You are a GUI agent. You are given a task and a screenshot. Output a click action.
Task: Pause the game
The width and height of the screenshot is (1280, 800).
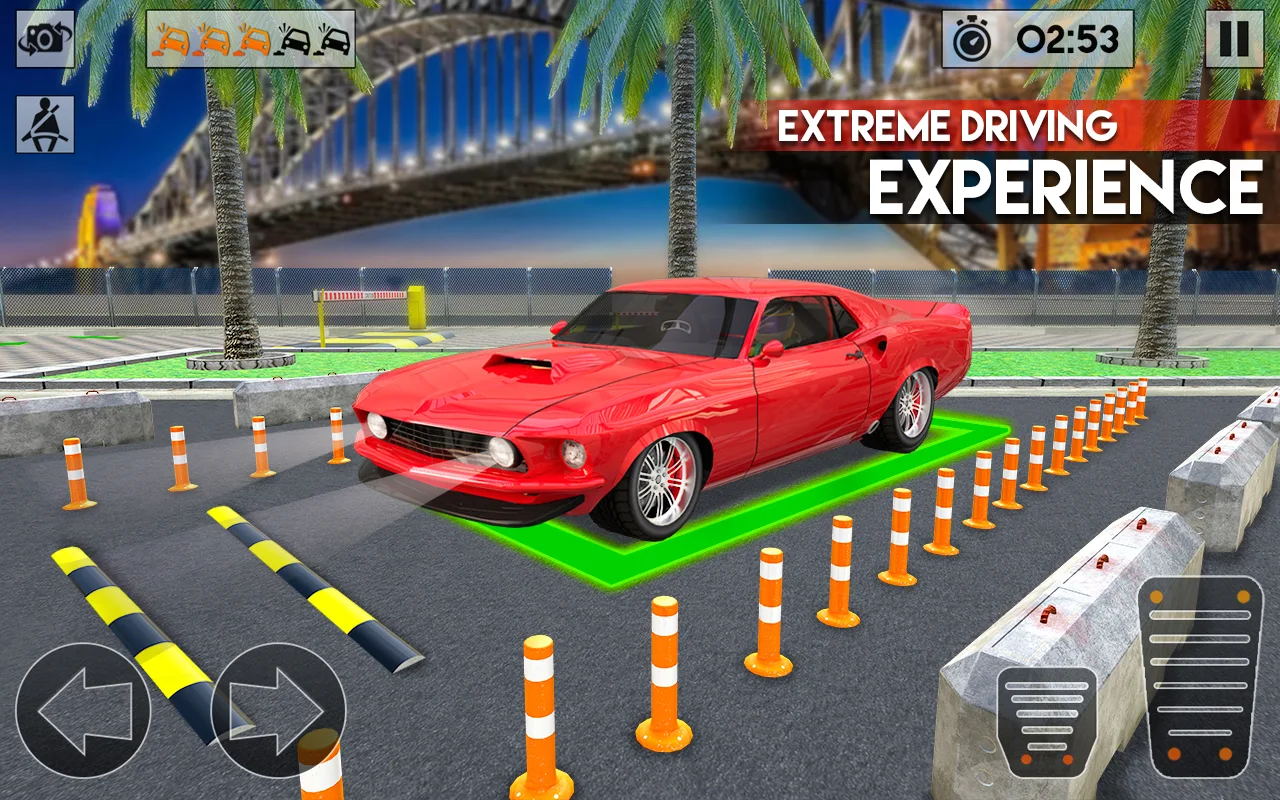pos(1233,39)
